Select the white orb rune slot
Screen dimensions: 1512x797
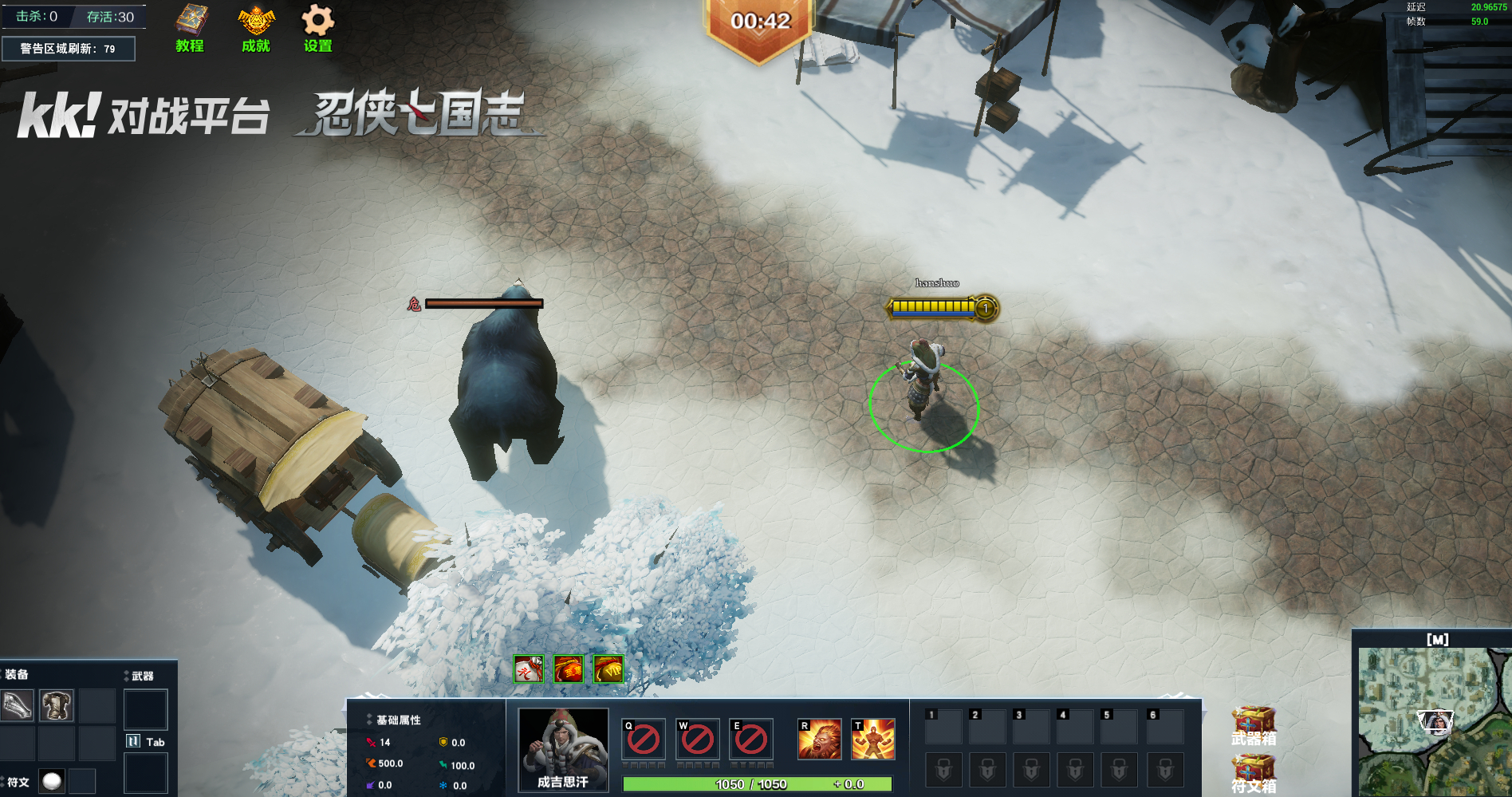pyautogui.click(x=52, y=781)
